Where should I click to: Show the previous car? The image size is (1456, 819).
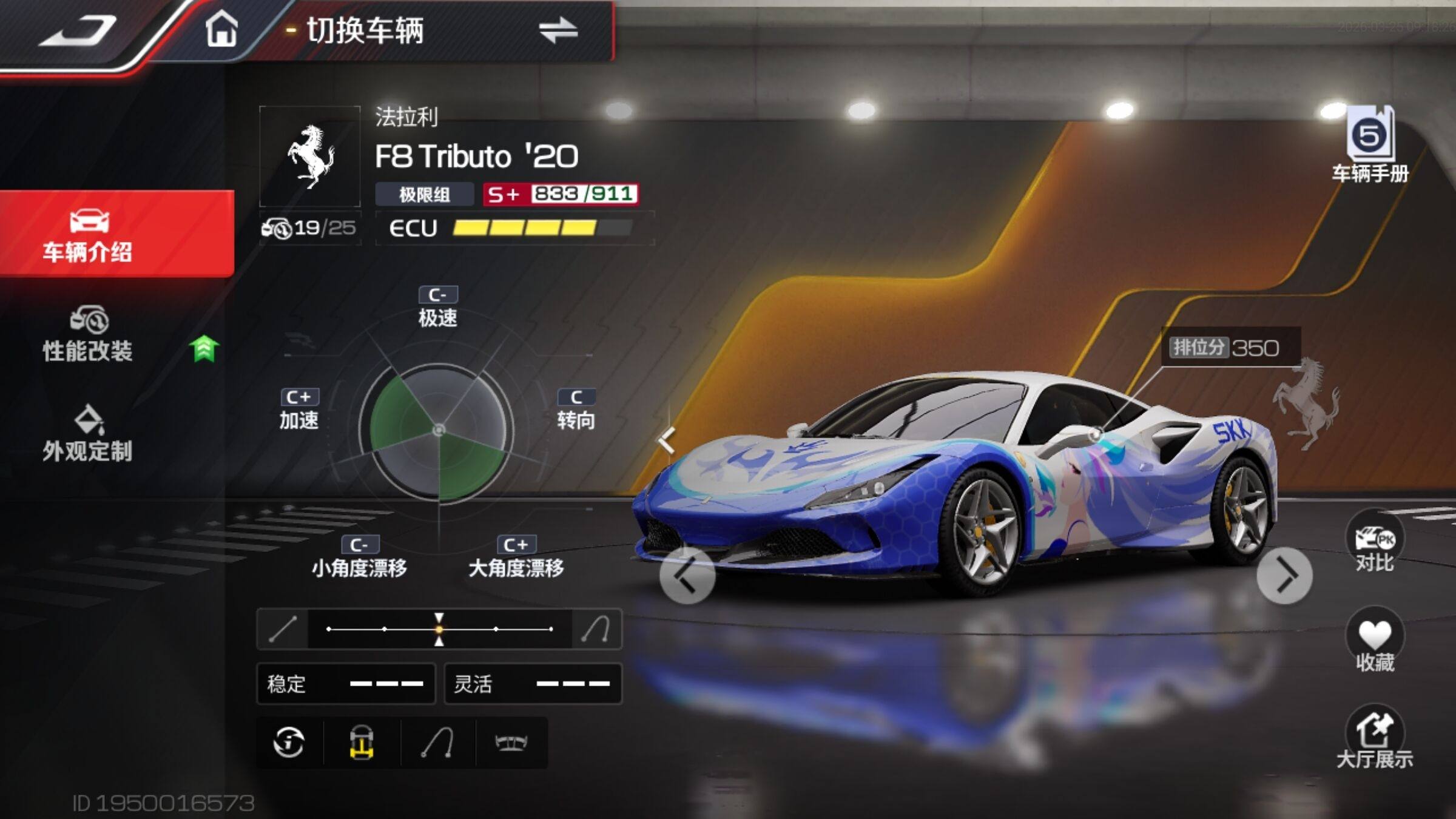pyautogui.click(x=687, y=576)
